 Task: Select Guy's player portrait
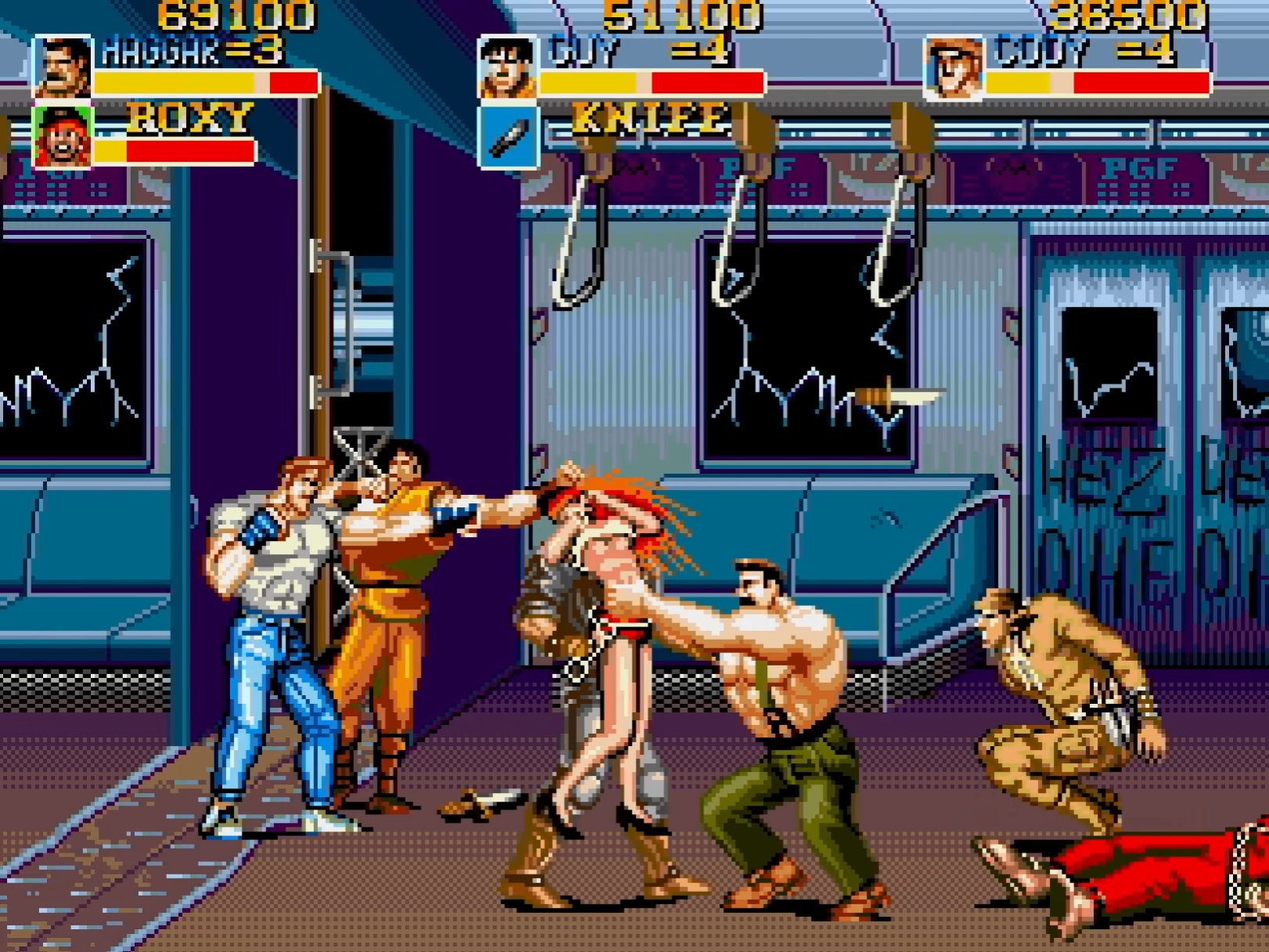click(x=508, y=67)
